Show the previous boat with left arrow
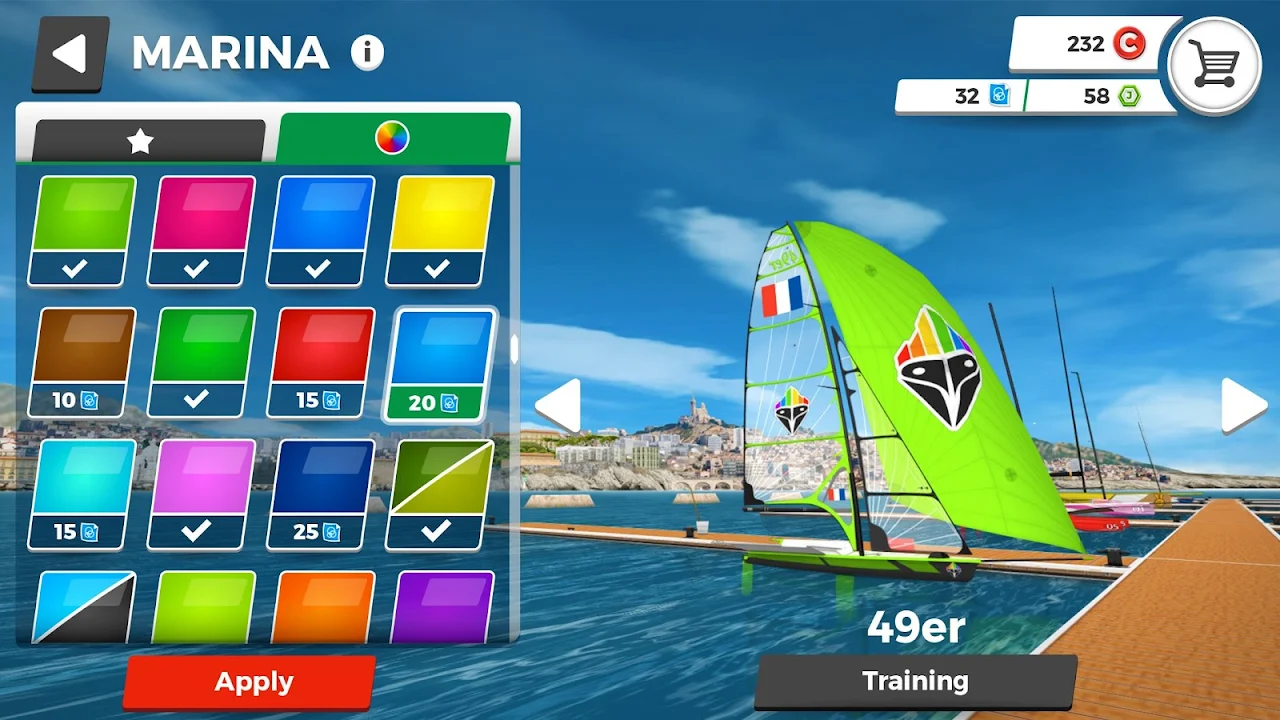1280x720 pixels. pos(558,405)
